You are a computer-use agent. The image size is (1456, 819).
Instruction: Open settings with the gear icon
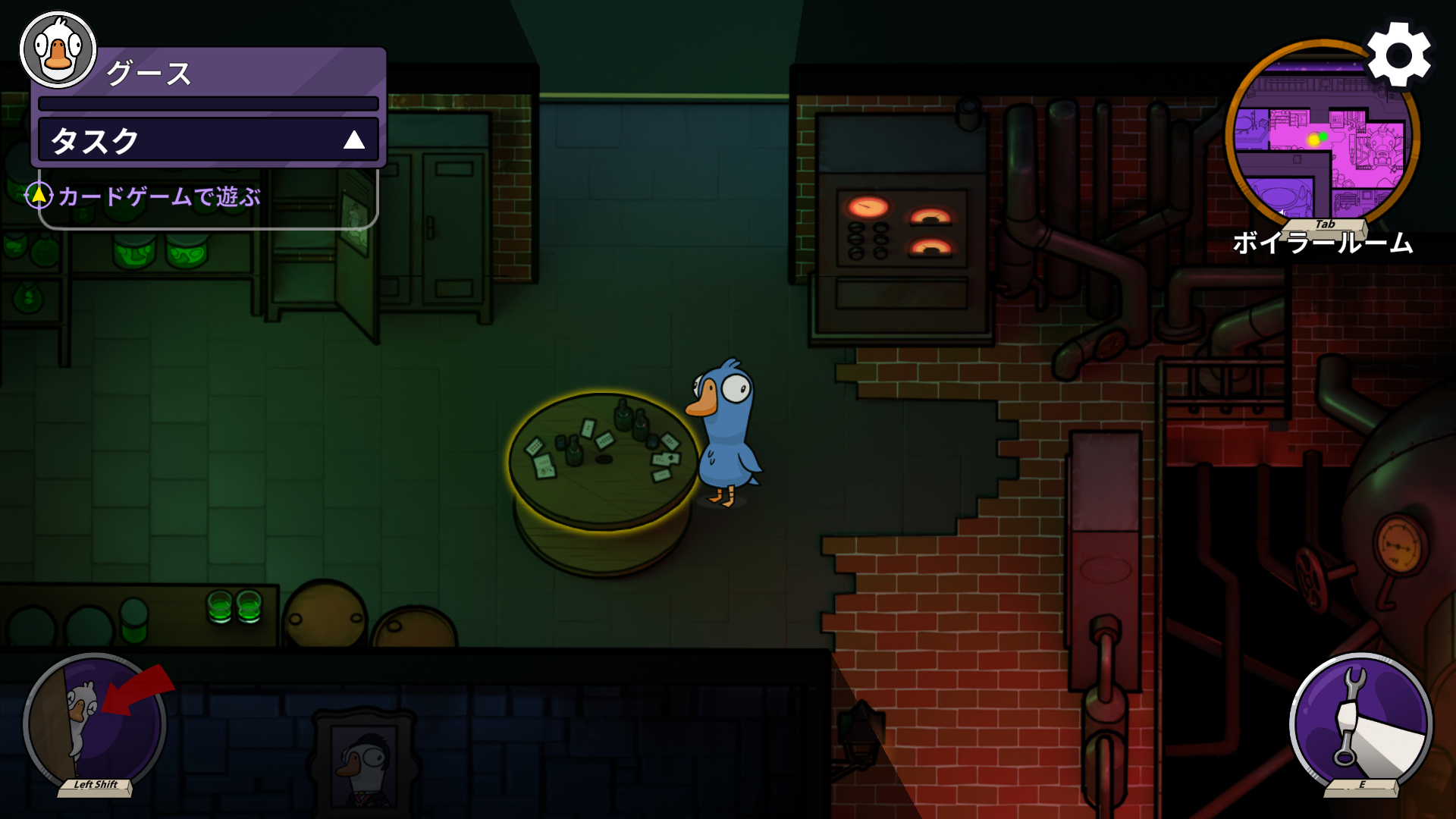[x=1399, y=56]
